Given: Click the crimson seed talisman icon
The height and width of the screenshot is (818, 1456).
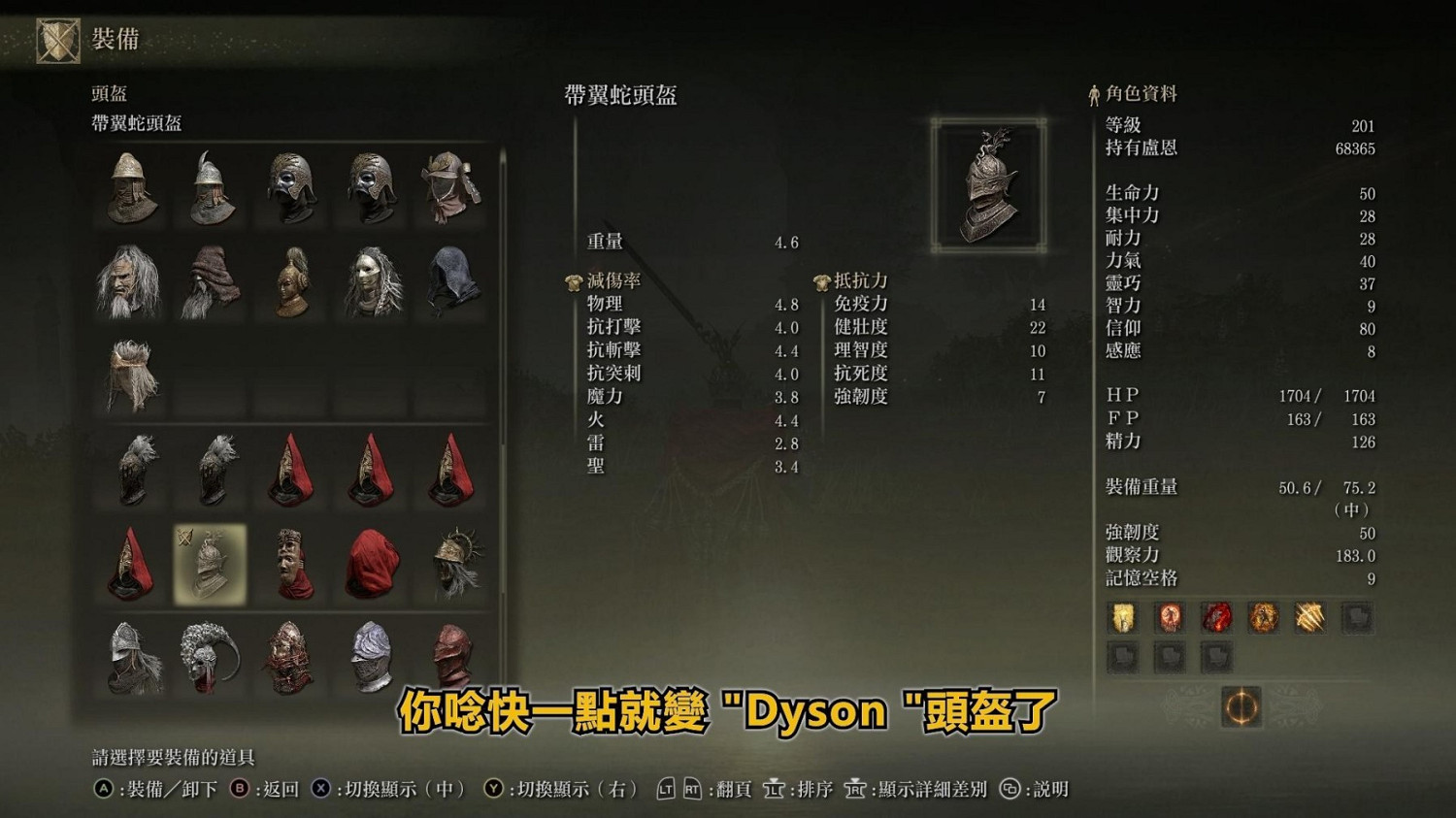Looking at the screenshot, I should pos(1217,618).
